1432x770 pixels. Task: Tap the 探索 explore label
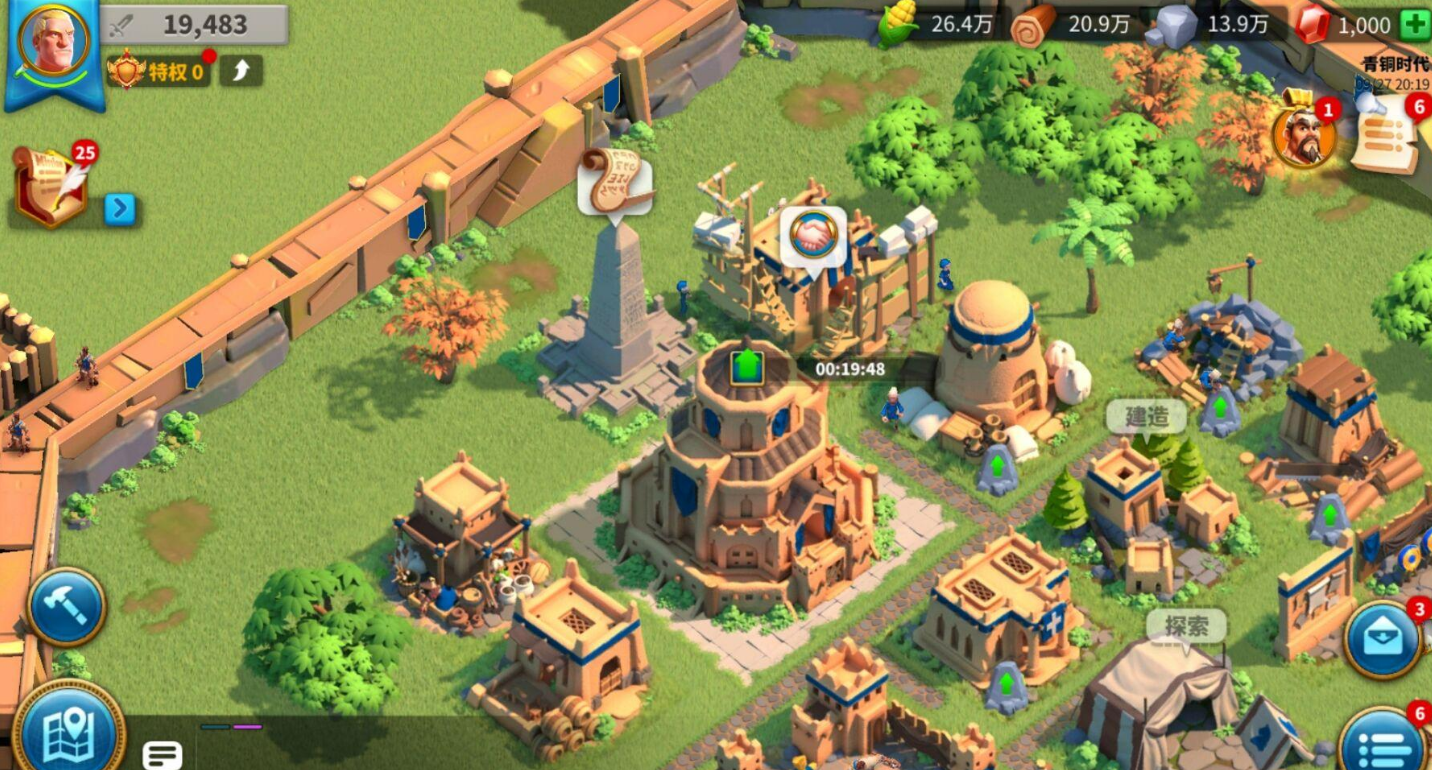1186,627
